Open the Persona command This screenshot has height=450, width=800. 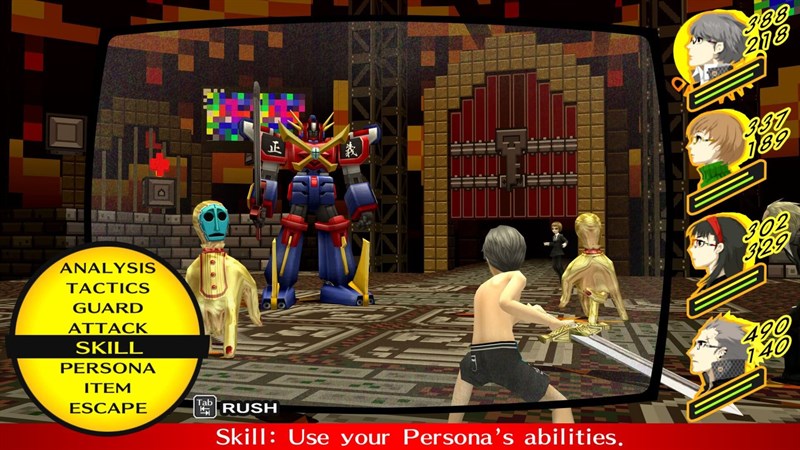(x=107, y=368)
